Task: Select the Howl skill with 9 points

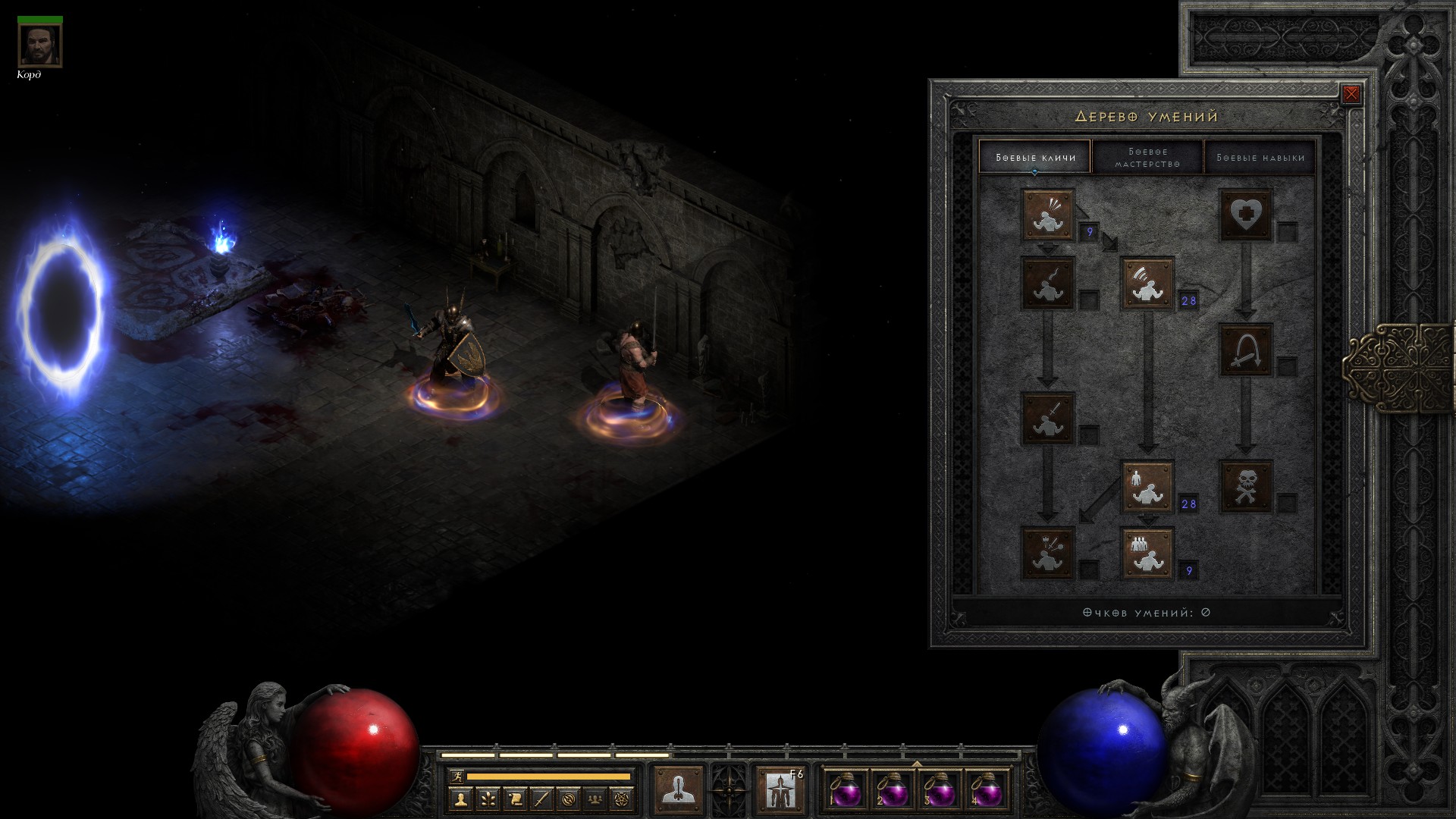Action: (1048, 215)
